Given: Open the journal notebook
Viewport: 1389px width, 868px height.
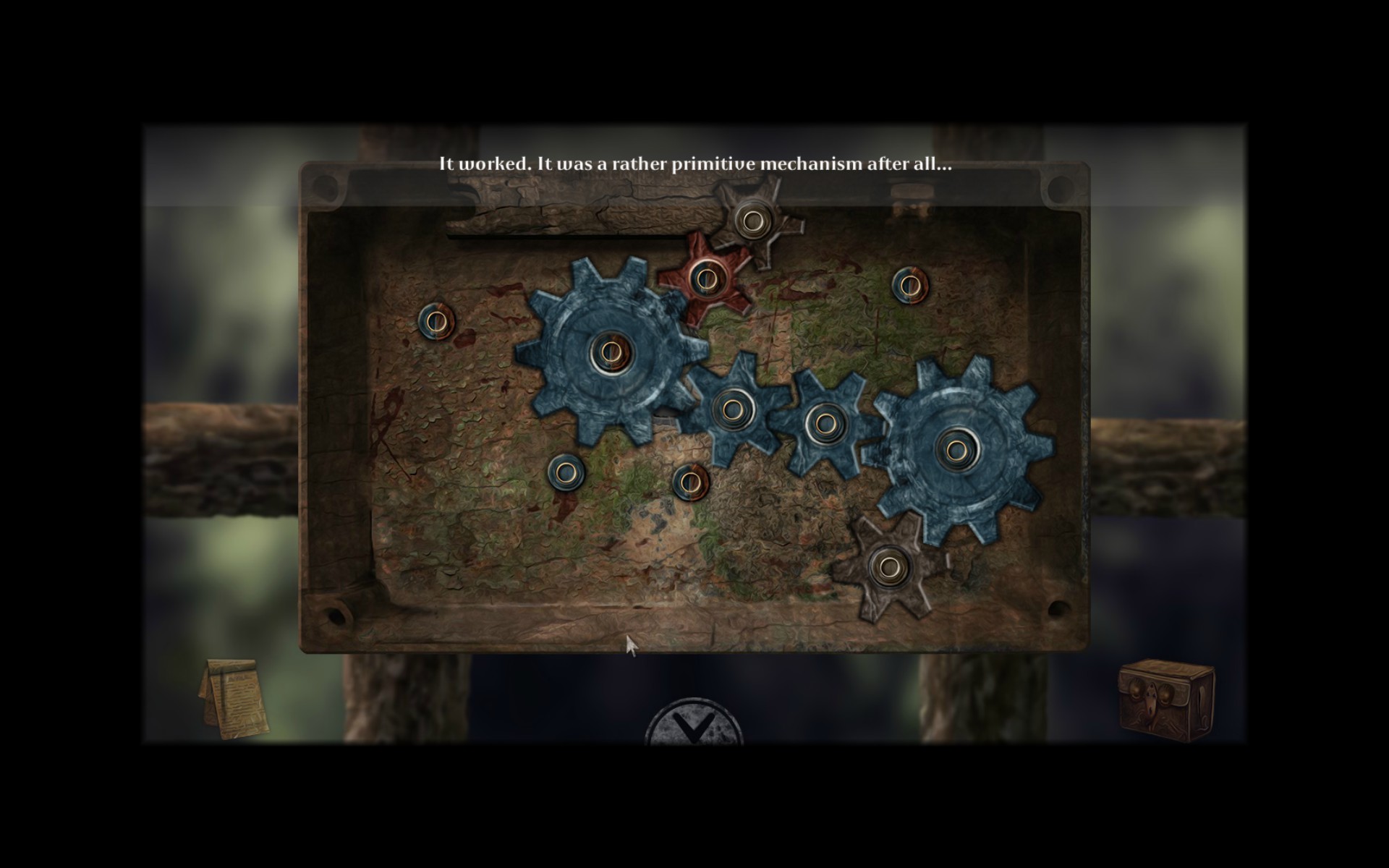Looking at the screenshot, I should [x=234, y=699].
